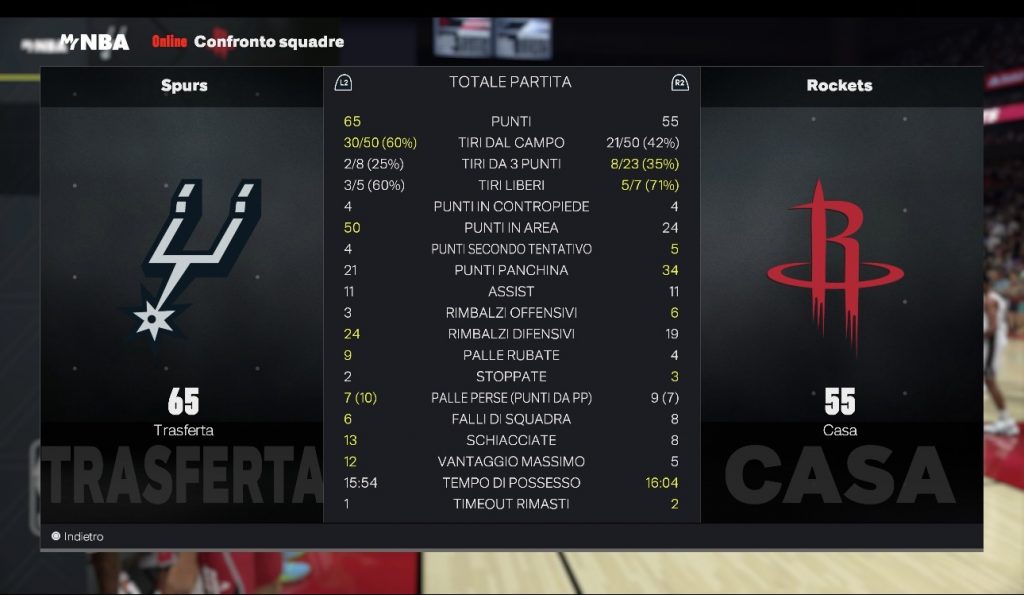This screenshot has height=595, width=1024.
Task: Select the Totale Partita stats header
Action: [x=510, y=82]
